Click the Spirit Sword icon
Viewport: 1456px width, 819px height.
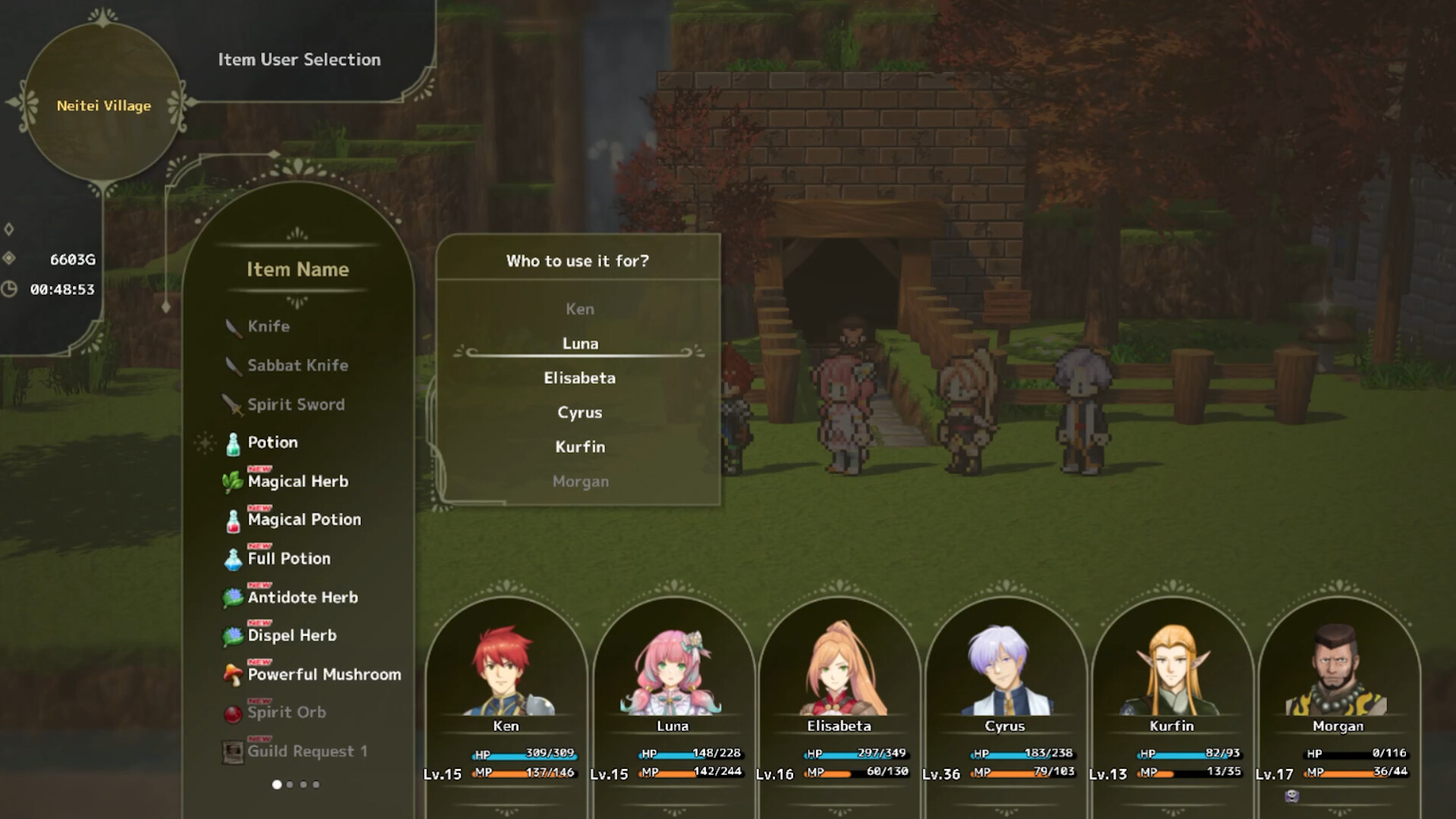pos(231,403)
